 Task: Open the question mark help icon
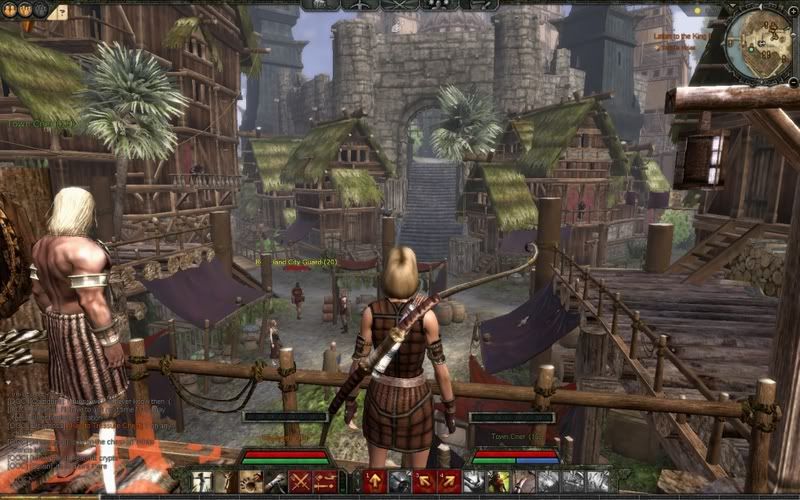pyautogui.click(x=60, y=13)
